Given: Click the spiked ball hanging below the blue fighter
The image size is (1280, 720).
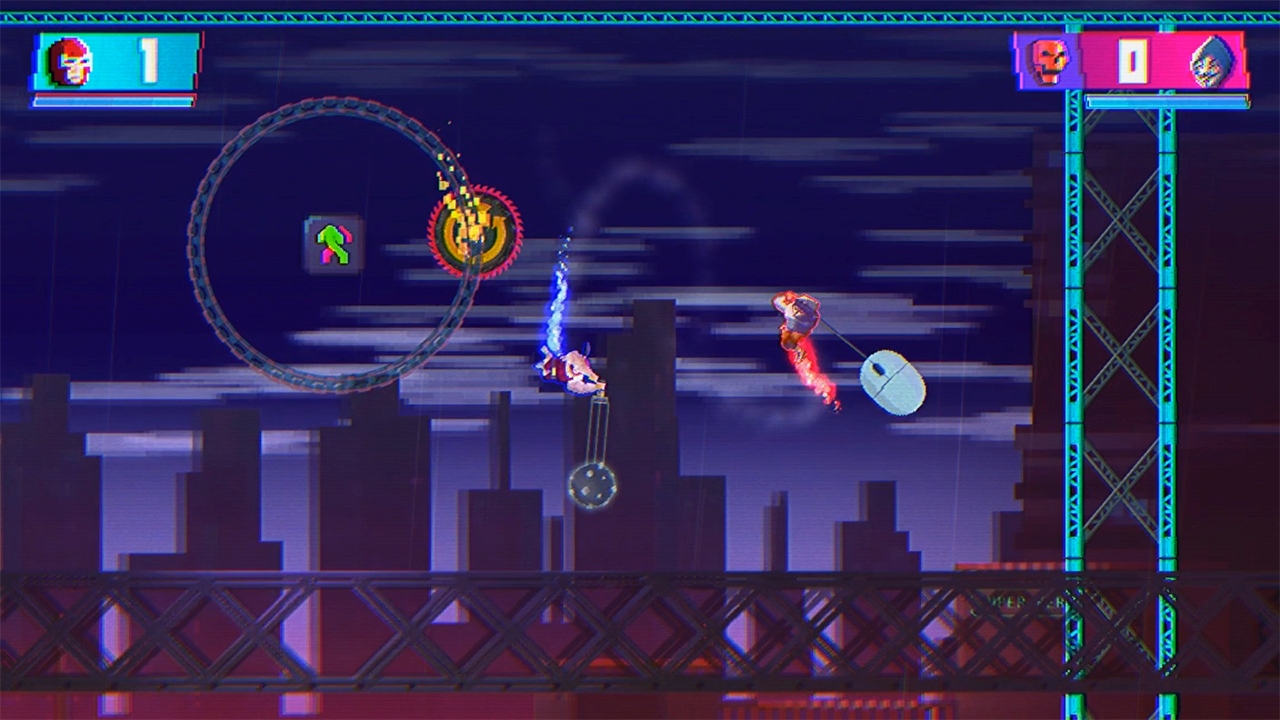Looking at the screenshot, I should [594, 485].
